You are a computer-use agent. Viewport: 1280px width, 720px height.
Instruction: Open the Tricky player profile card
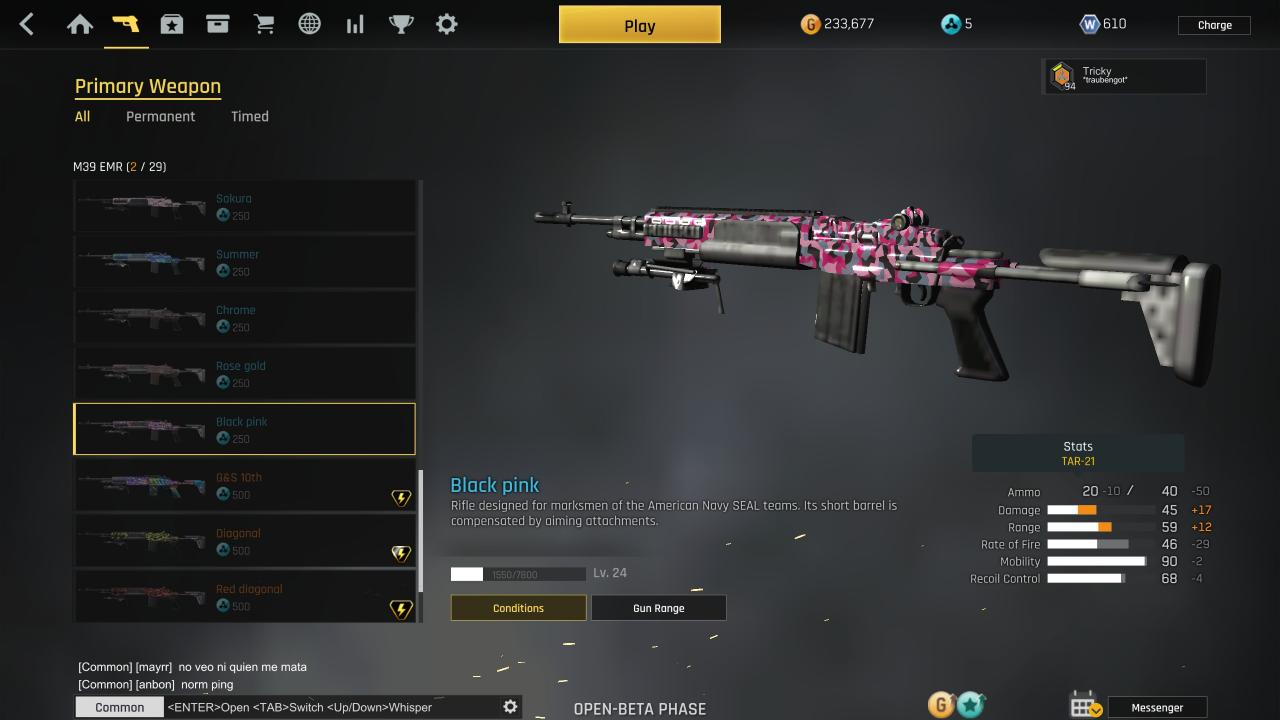point(1124,76)
